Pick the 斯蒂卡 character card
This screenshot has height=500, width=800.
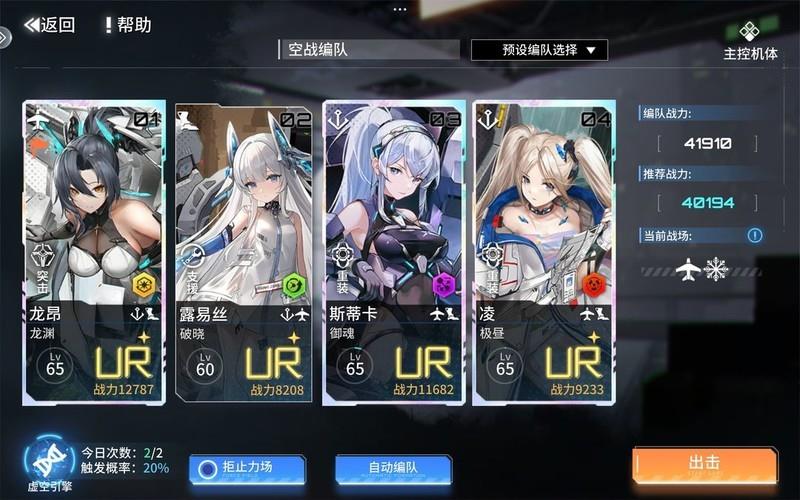pyautogui.click(x=394, y=252)
